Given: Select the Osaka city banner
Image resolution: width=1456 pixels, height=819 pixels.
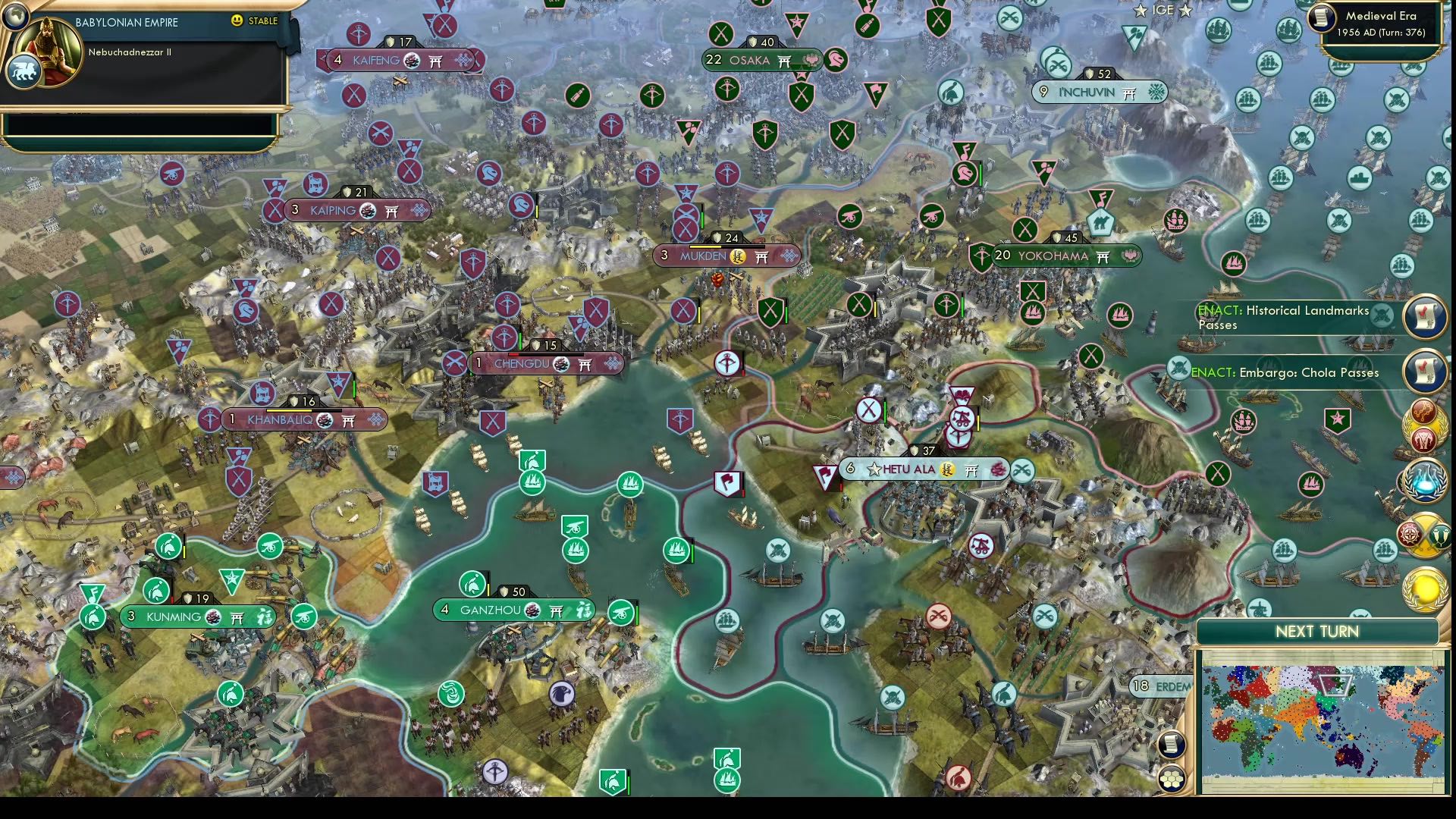Looking at the screenshot, I should [x=752, y=59].
